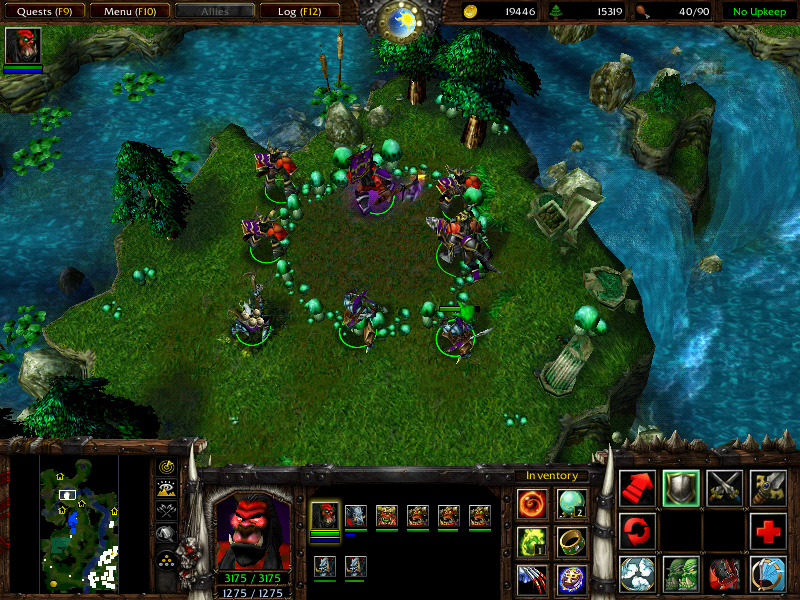
Task: Select the claws inventory item
Action: point(532,579)
